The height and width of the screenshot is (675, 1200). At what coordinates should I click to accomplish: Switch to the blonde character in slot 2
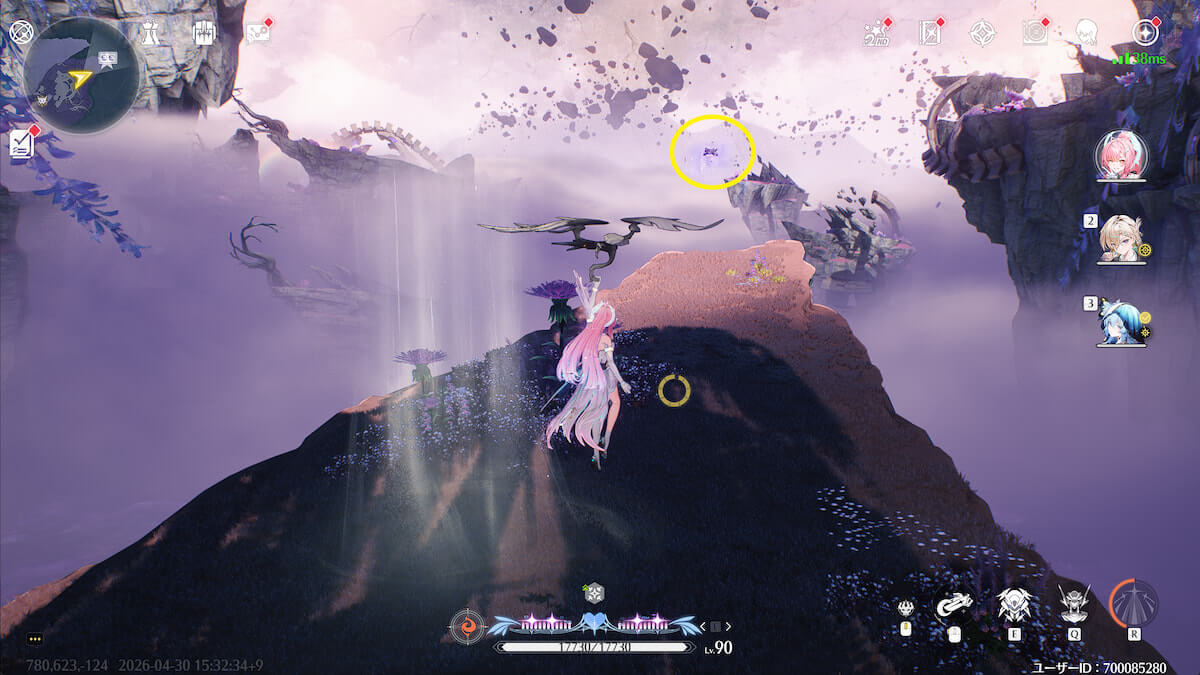tap(1120, 238)
